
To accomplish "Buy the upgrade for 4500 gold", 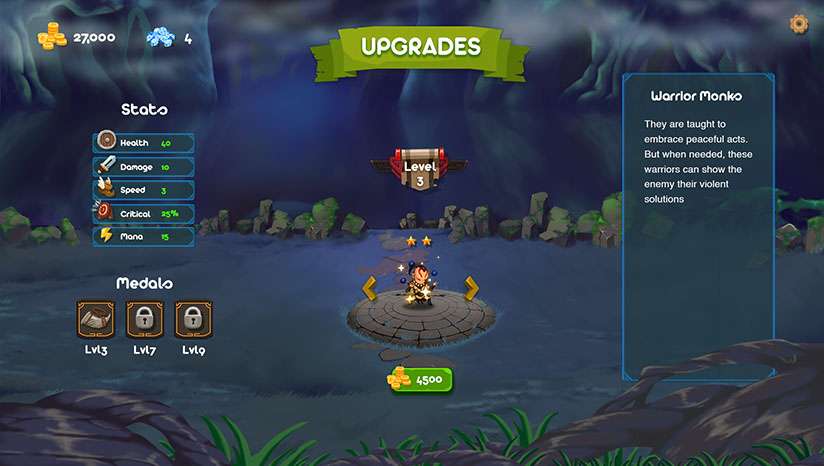I will (x=421, y=380).
